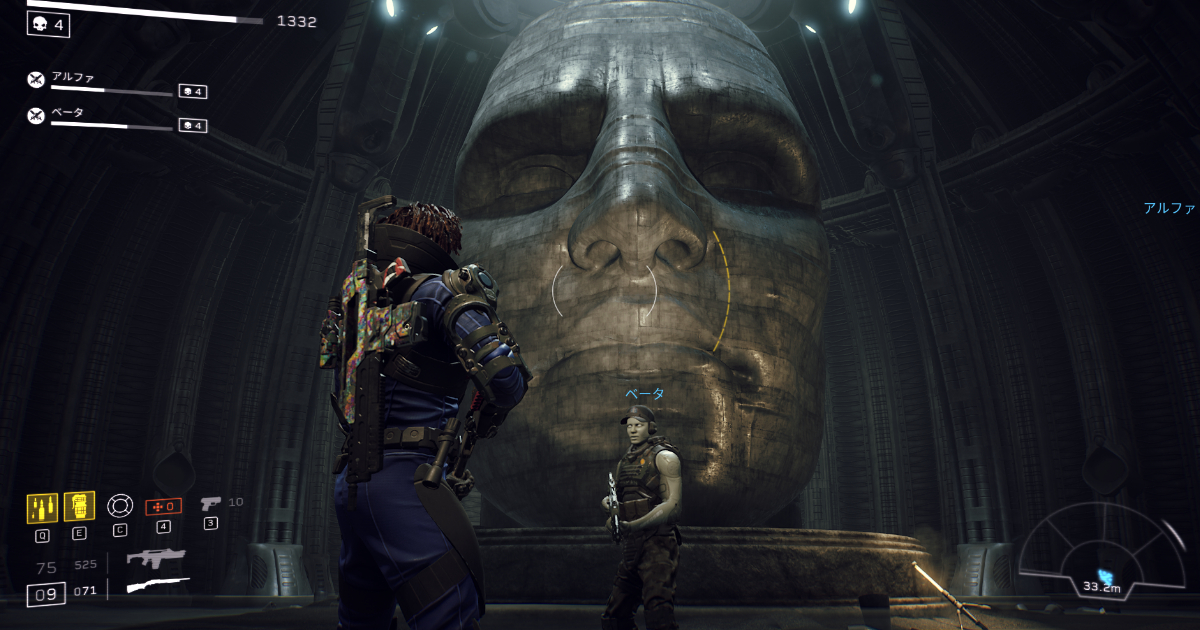Use the red medkit item slot
The height and width of the screenshot is (630, 1200).
pyautogui.click(x=163, y=506)
